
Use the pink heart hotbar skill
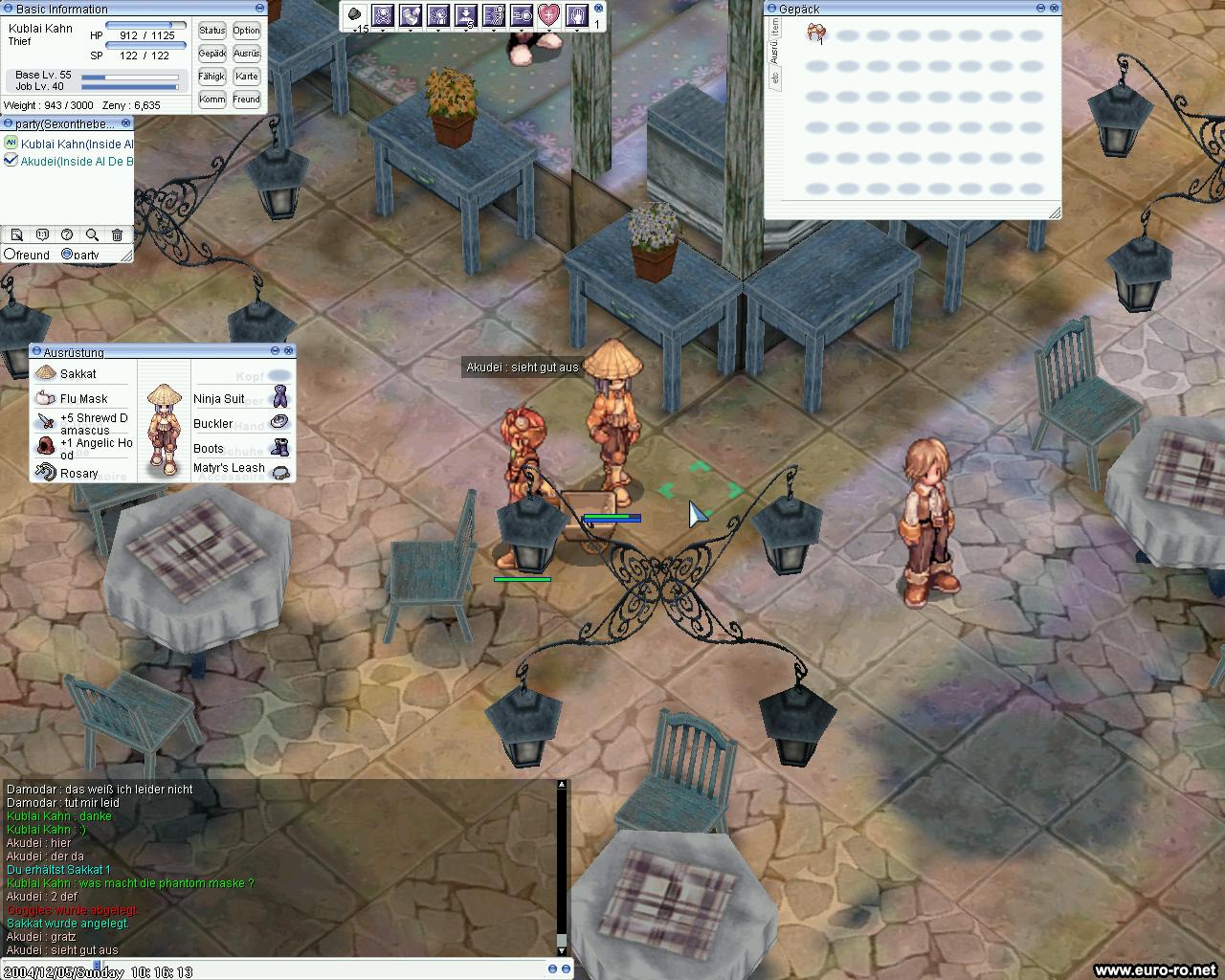548,15
